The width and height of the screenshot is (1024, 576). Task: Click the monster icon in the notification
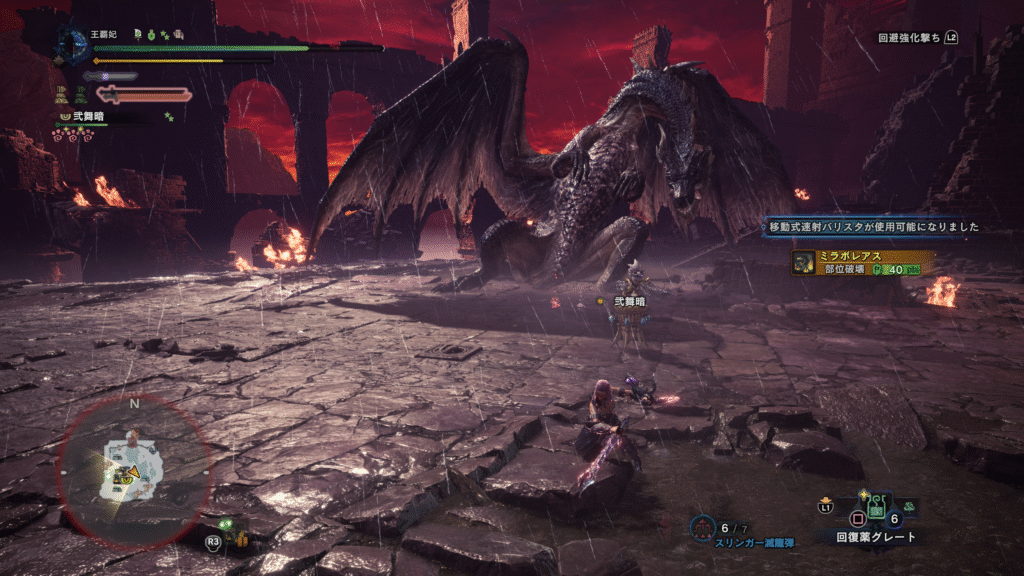tap(803, 262)
